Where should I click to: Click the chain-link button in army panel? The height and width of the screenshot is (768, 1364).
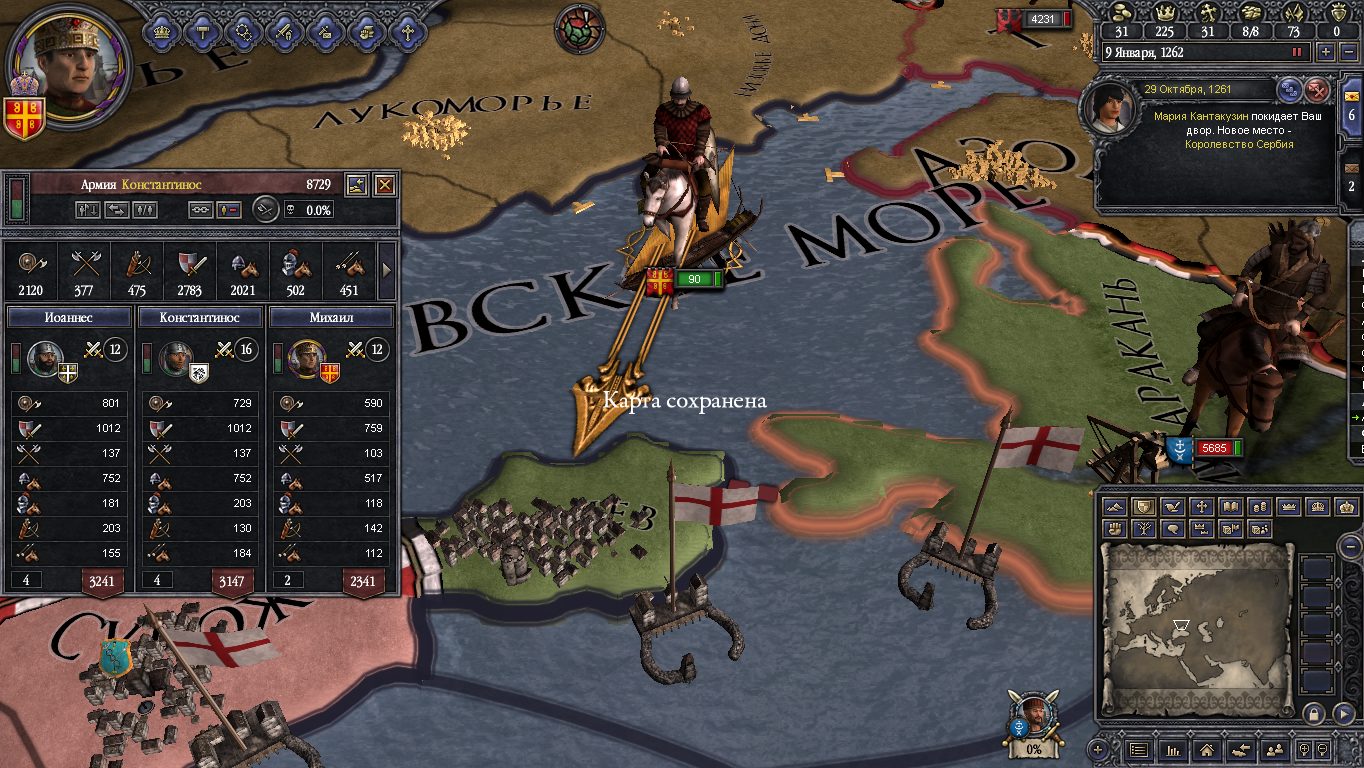pos(201,210)
